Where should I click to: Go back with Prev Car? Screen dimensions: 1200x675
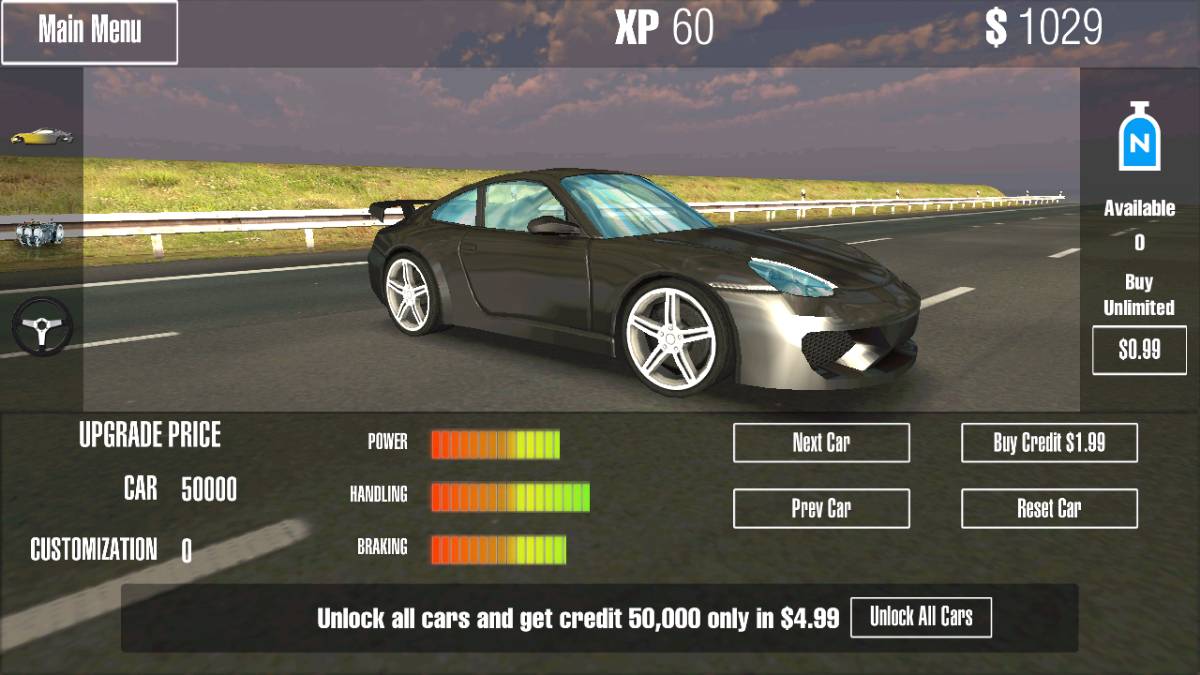tap(821, 508)
